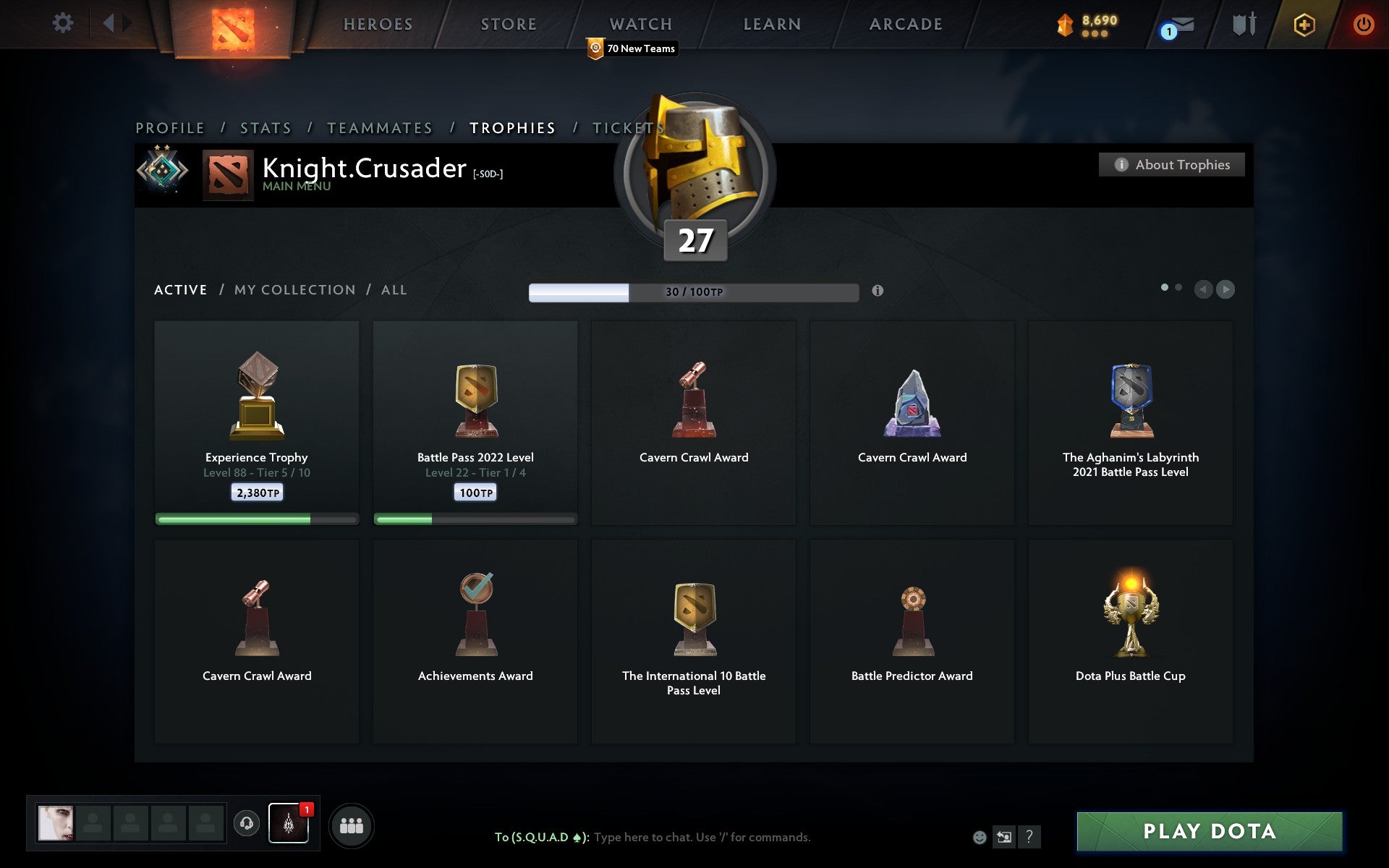
Task: Open the TROPHIES tab
Action: 513,127
